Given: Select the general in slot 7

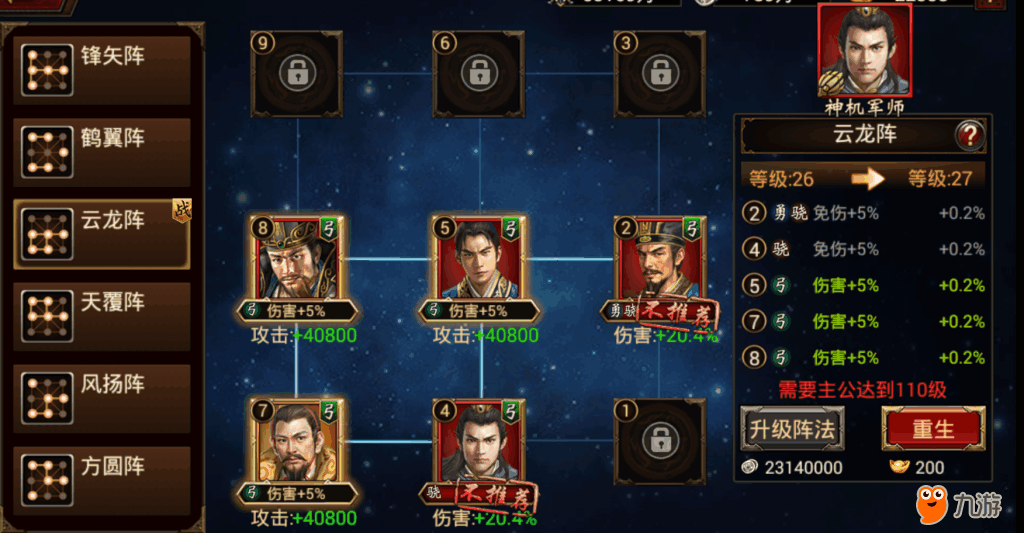Looking at the screenshot, I should [296, 443].
